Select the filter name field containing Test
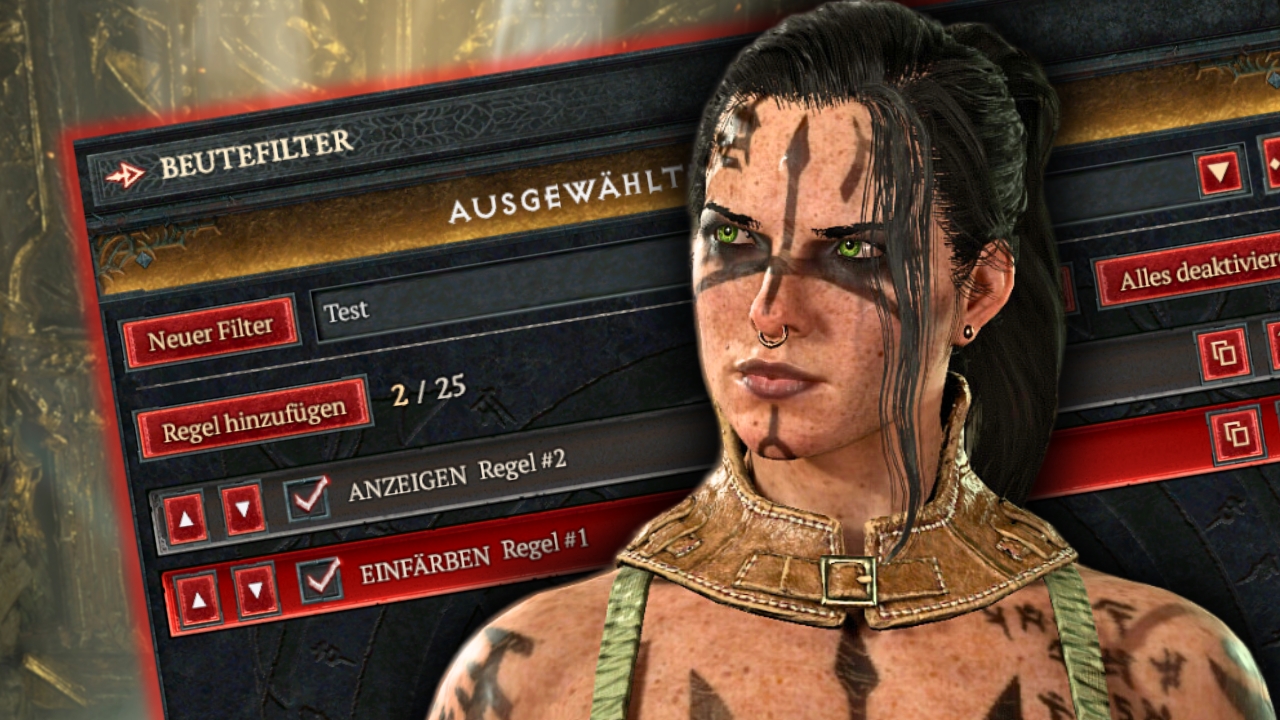The image size is (1280, 720). click(x=500, y=305)
